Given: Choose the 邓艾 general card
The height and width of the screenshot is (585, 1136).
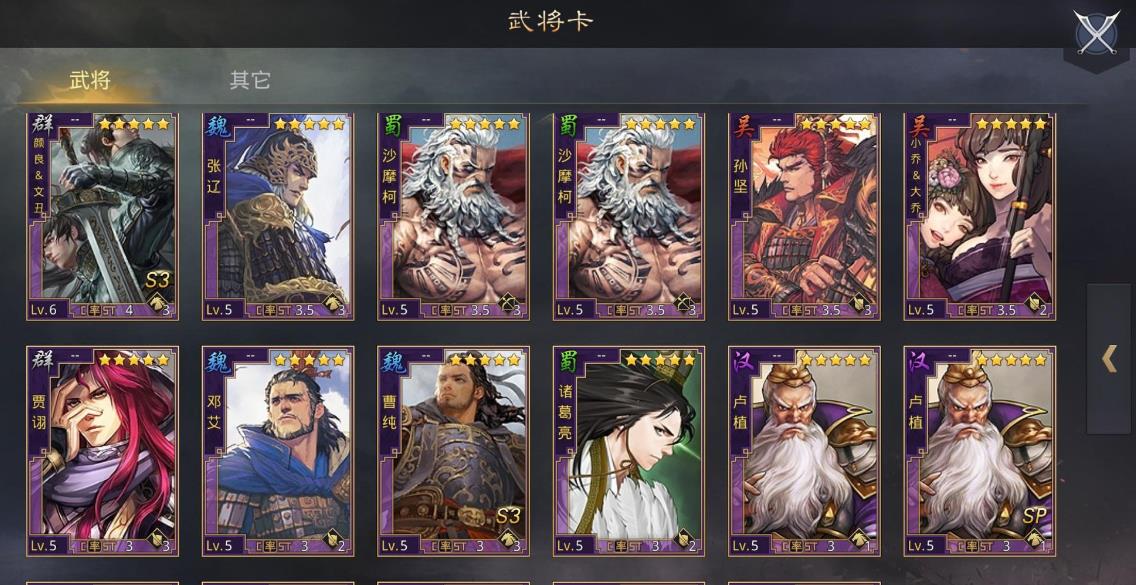Looking at the screenshot, I should click(x=277, y=450).
